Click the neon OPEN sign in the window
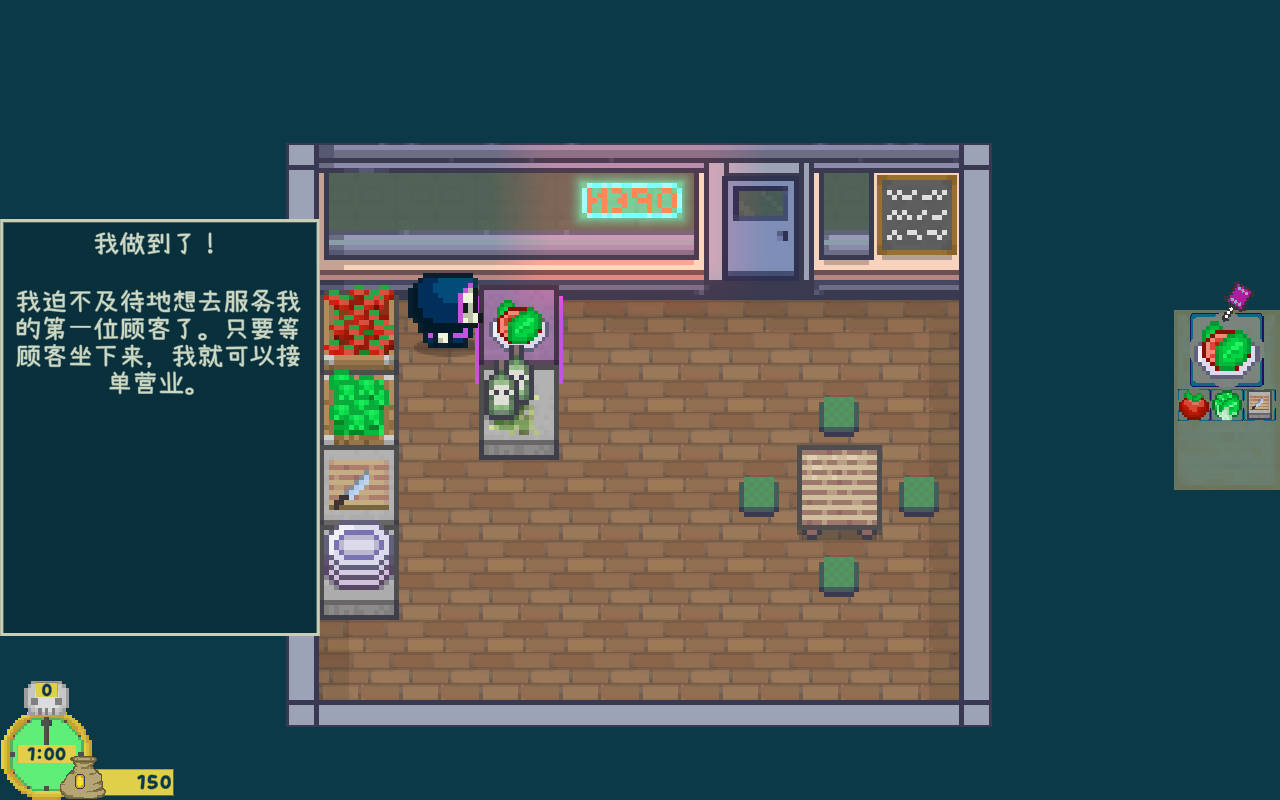Screen dimensions: 1280x800 pyautogui.click(x=630, y=200)
